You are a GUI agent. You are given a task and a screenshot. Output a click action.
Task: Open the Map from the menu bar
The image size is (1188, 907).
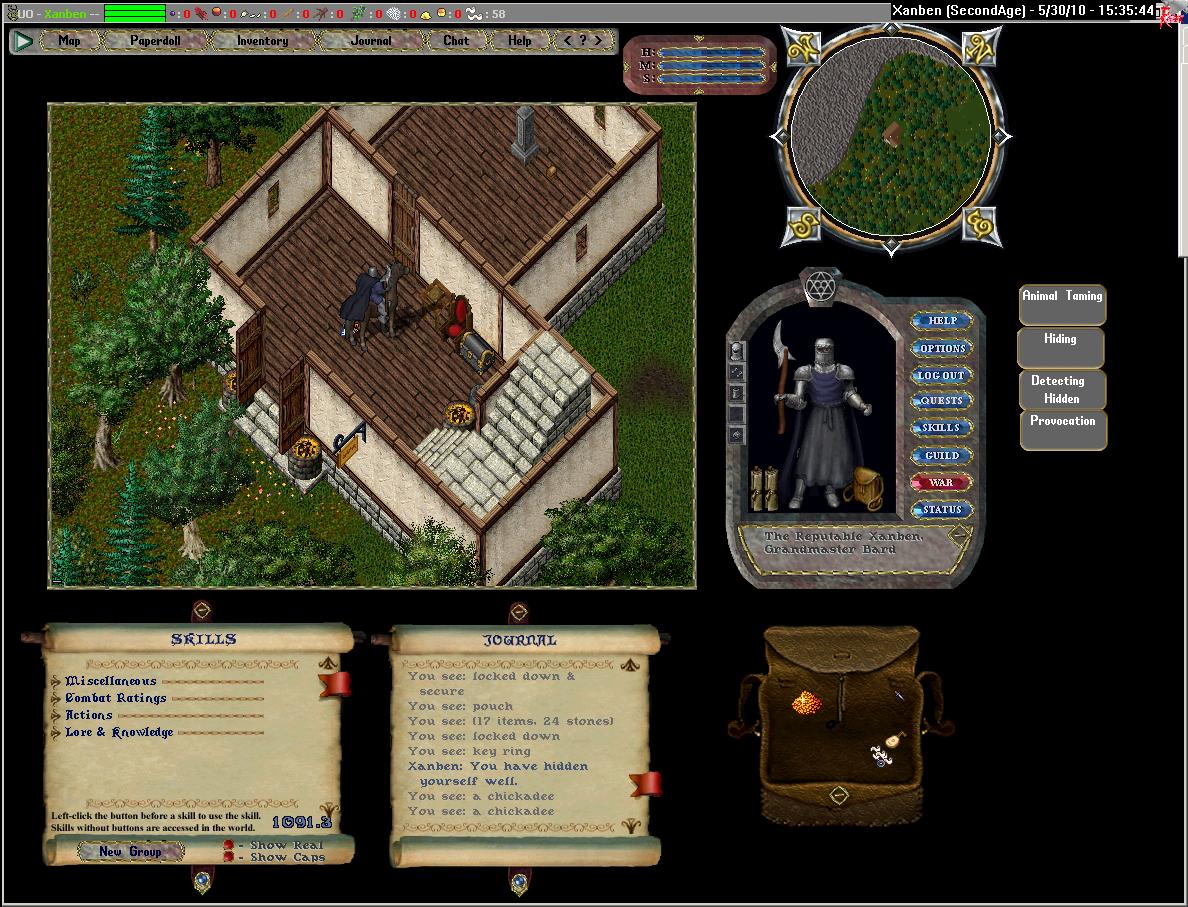(70, 41)
